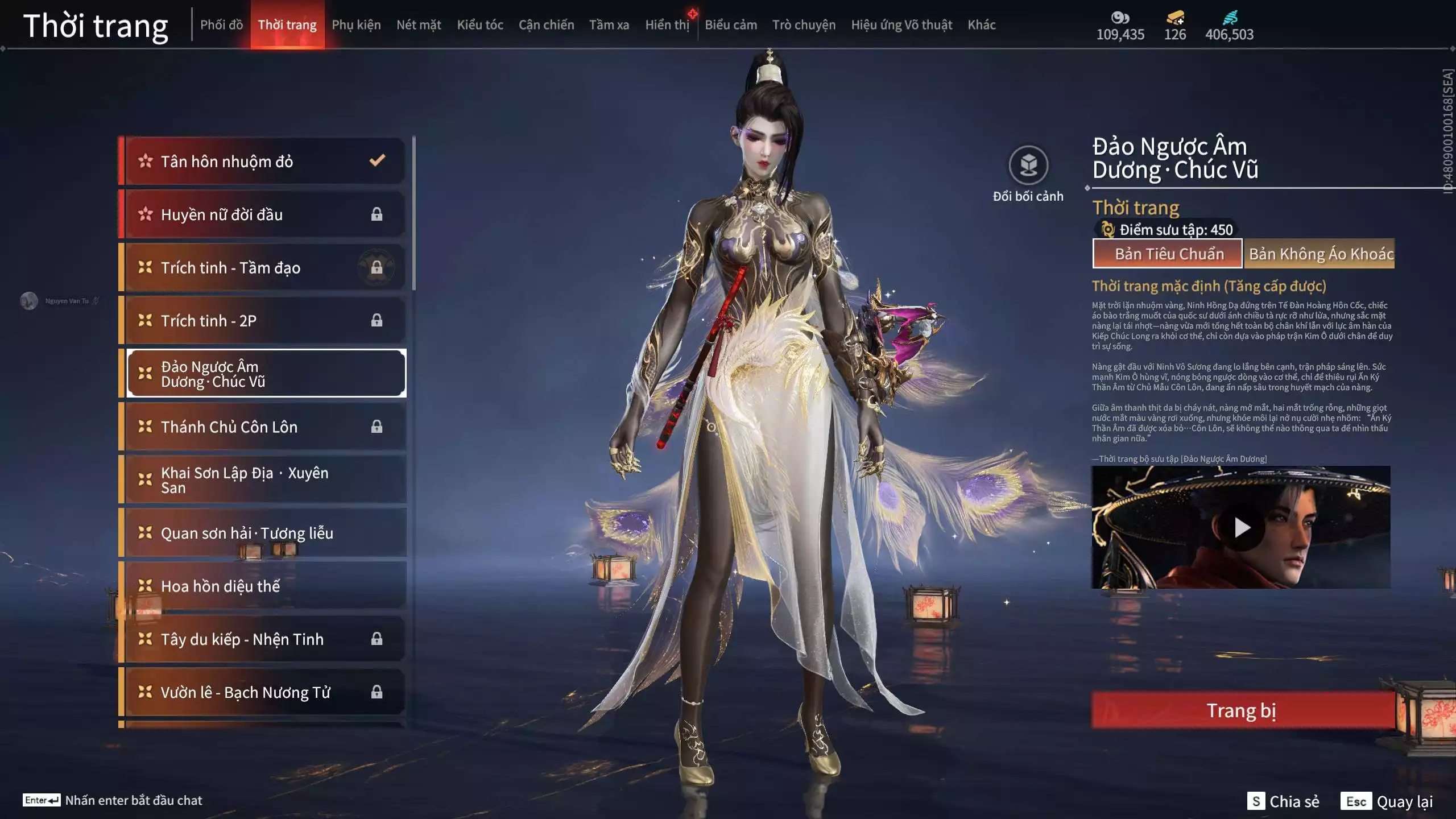Select the Bản Tiêu Chuẩn version
1456x819 pixels.
pos(1168,254)
